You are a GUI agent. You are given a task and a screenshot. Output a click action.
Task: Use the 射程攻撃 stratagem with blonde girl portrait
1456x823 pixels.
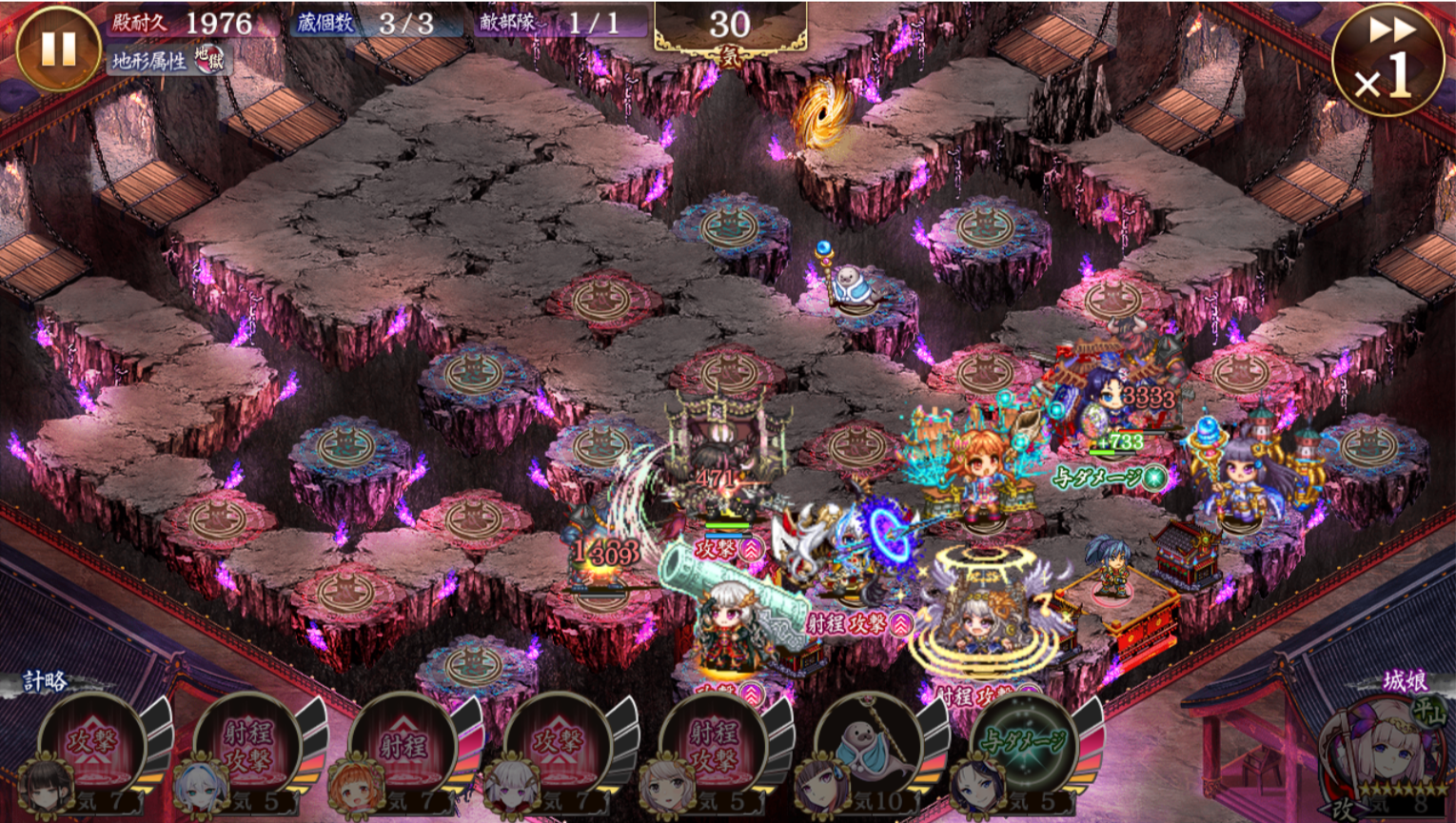(x=713, y=747)
